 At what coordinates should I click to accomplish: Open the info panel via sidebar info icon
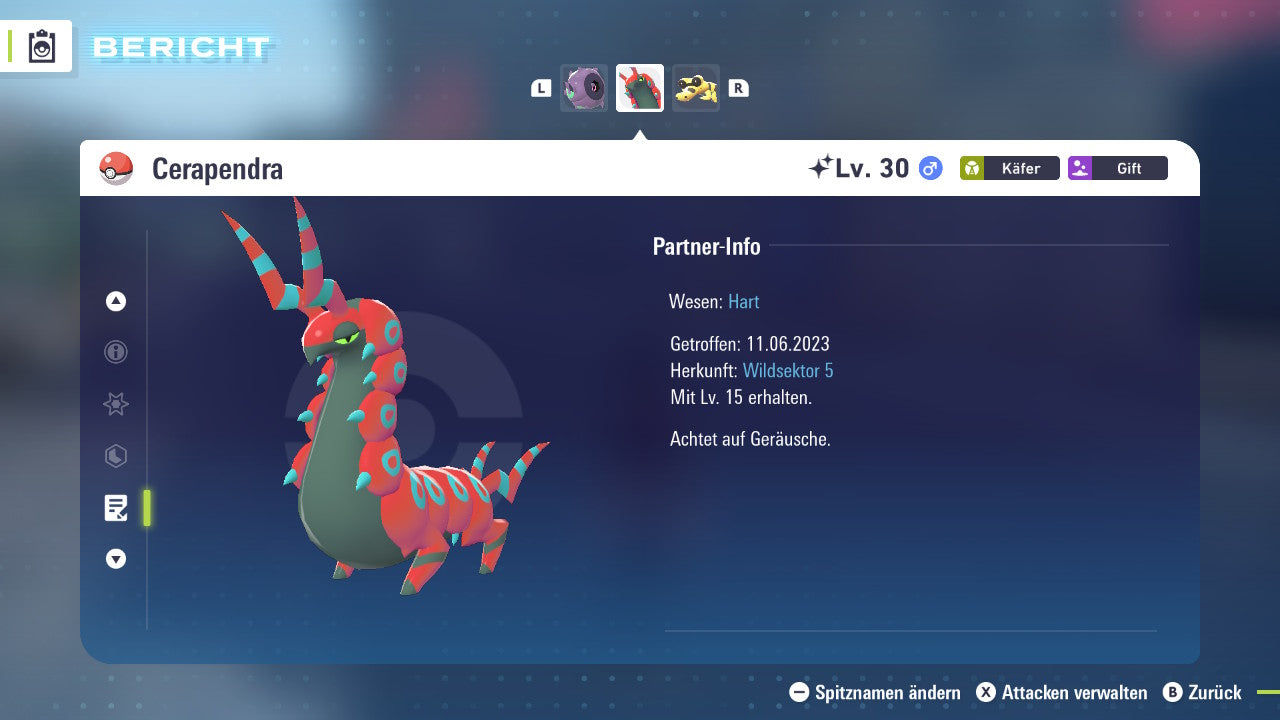pyautogui.click(x=115, y=352)
